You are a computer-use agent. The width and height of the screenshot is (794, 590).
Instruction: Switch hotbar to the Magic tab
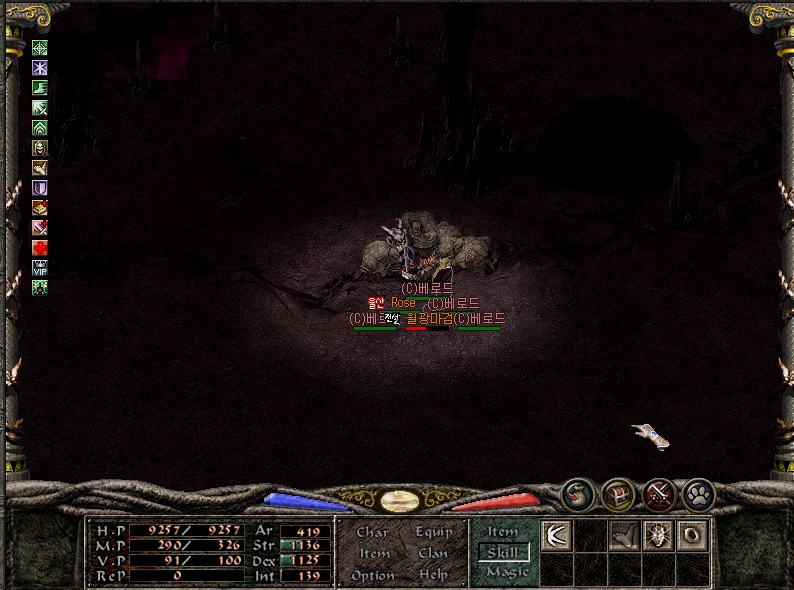click(x=507, y=572)
